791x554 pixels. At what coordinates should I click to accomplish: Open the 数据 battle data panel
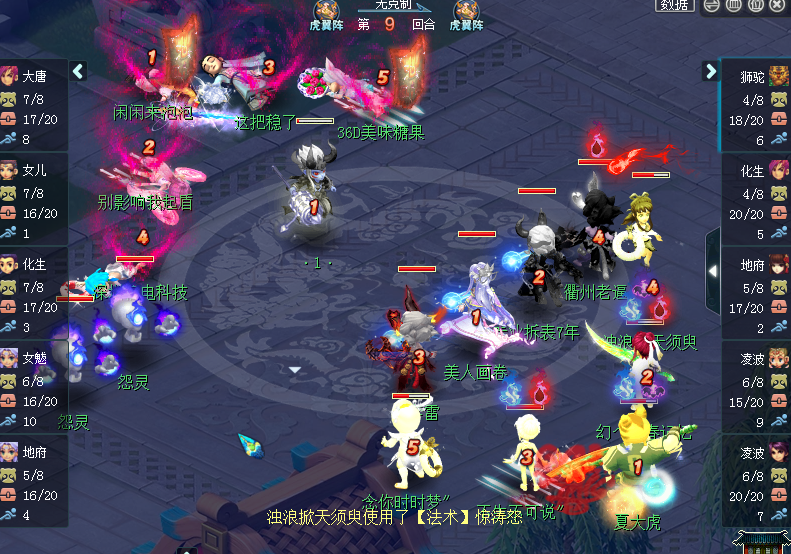[x=674, y=6]
